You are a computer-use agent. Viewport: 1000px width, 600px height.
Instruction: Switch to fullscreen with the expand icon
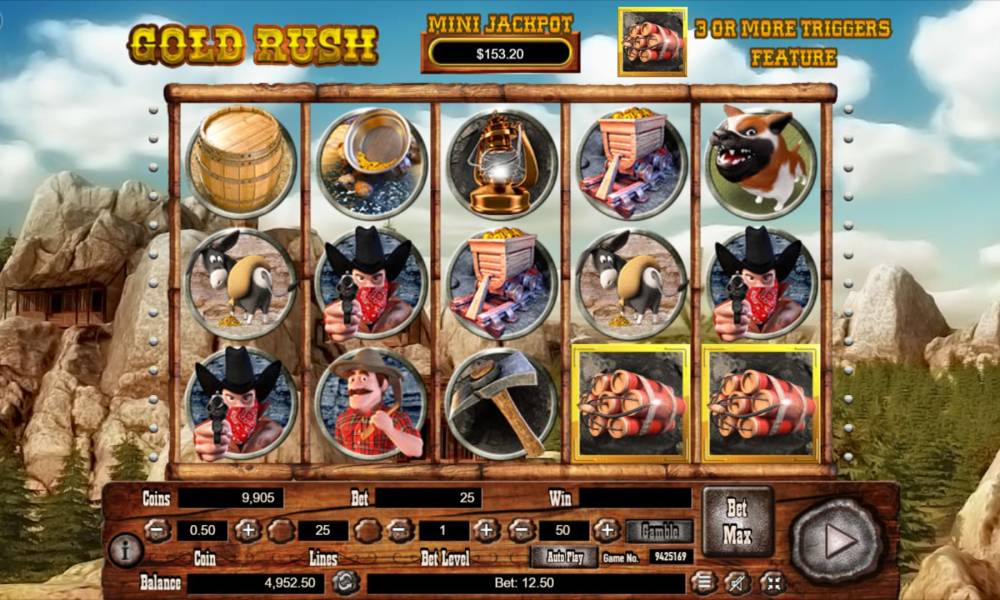(772, 581)
